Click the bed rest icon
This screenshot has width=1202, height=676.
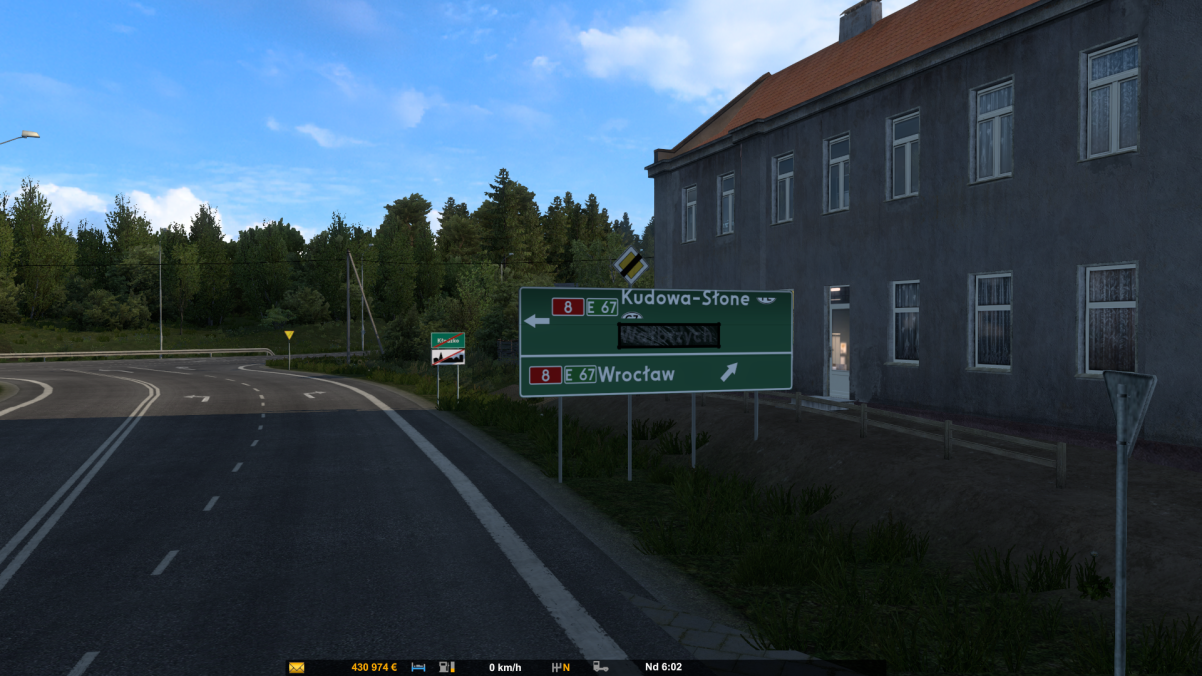(x=419, y=667)
